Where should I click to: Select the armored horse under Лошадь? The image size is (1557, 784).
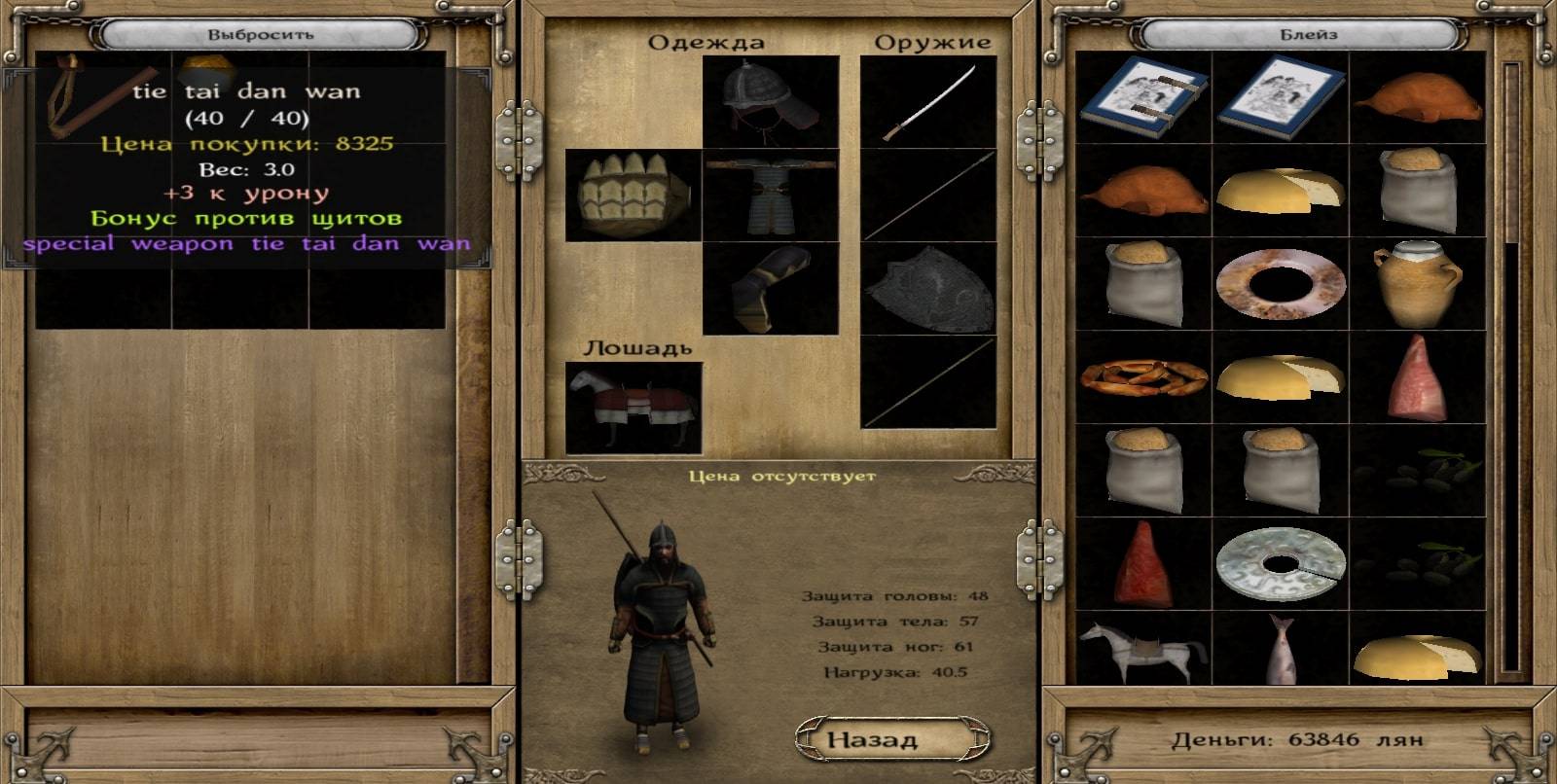coord(634,408)
